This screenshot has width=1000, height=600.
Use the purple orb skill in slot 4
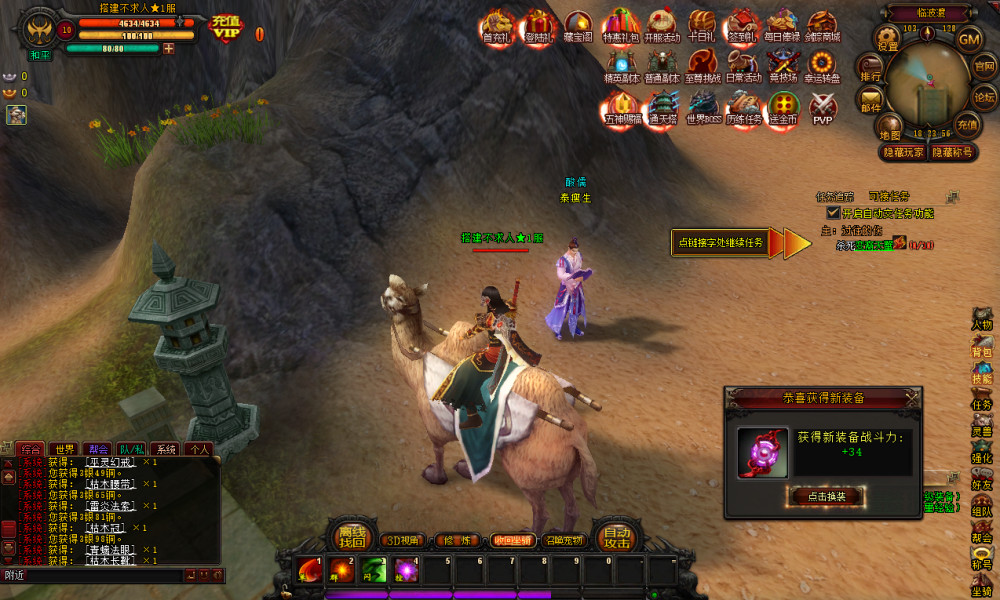pos(405,570)
